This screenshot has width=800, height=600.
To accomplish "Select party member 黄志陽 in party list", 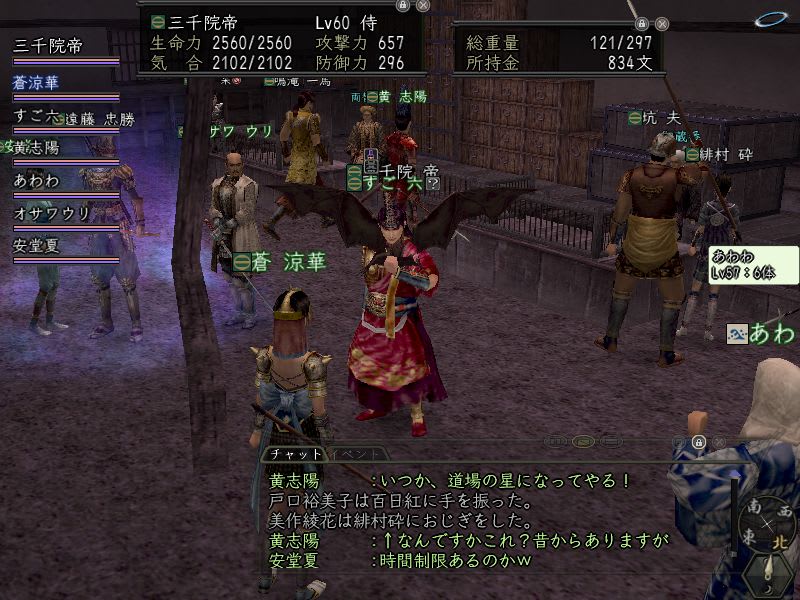I will pyautogui.click(x=38, y=148).
